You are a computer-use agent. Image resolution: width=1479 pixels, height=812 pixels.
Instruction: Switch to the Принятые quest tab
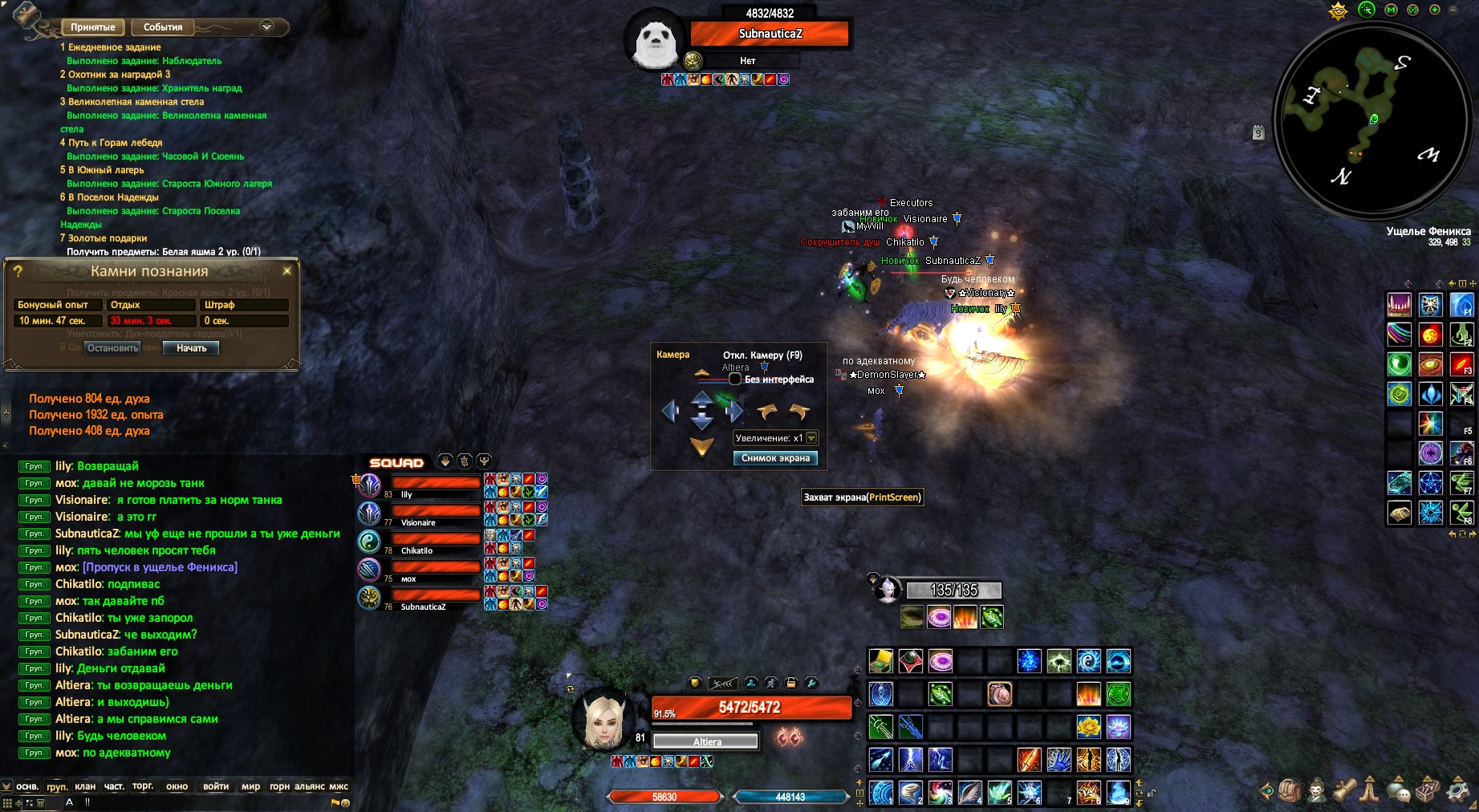pos(93,27)
